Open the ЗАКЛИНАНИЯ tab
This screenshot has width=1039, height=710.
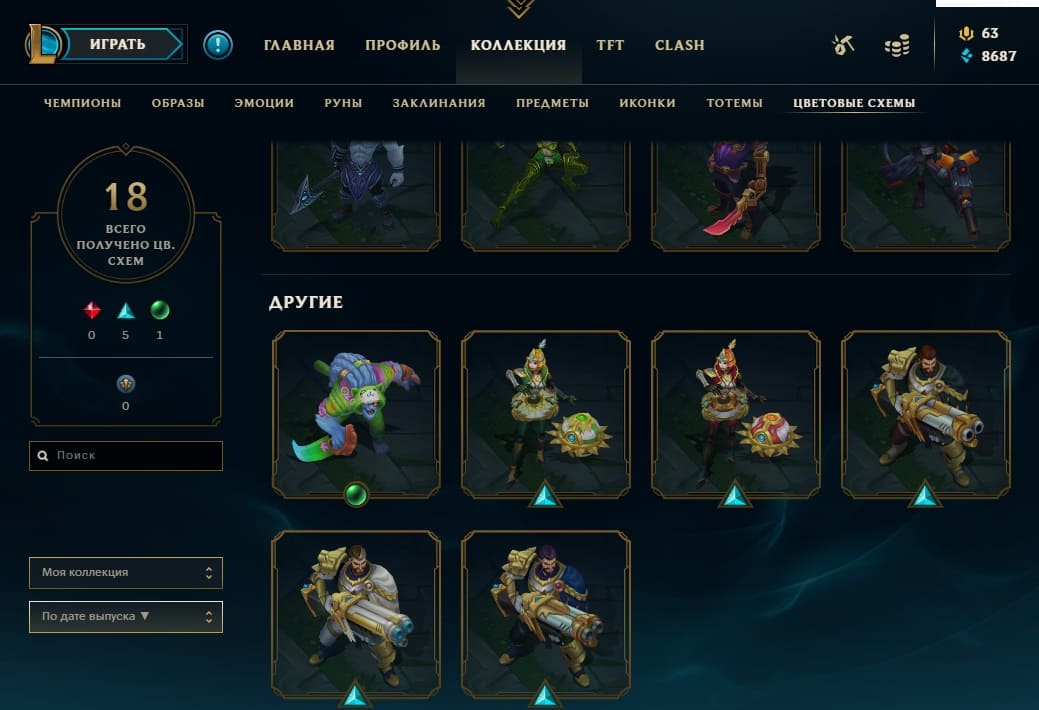click(x=439, y=103)
